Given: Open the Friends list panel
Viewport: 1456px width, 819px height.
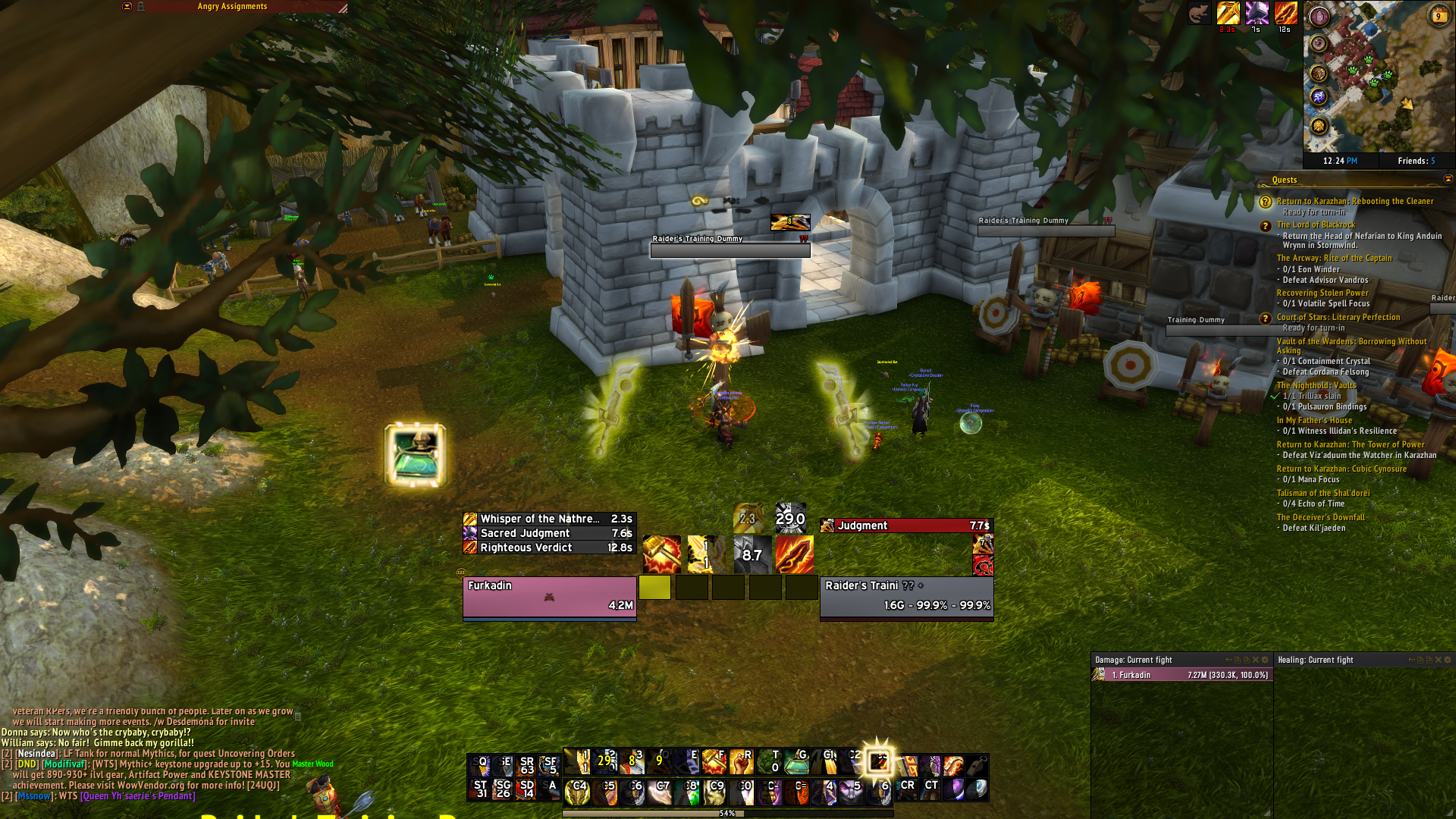Looking at the screenshot, I should tap(1416, 161).
